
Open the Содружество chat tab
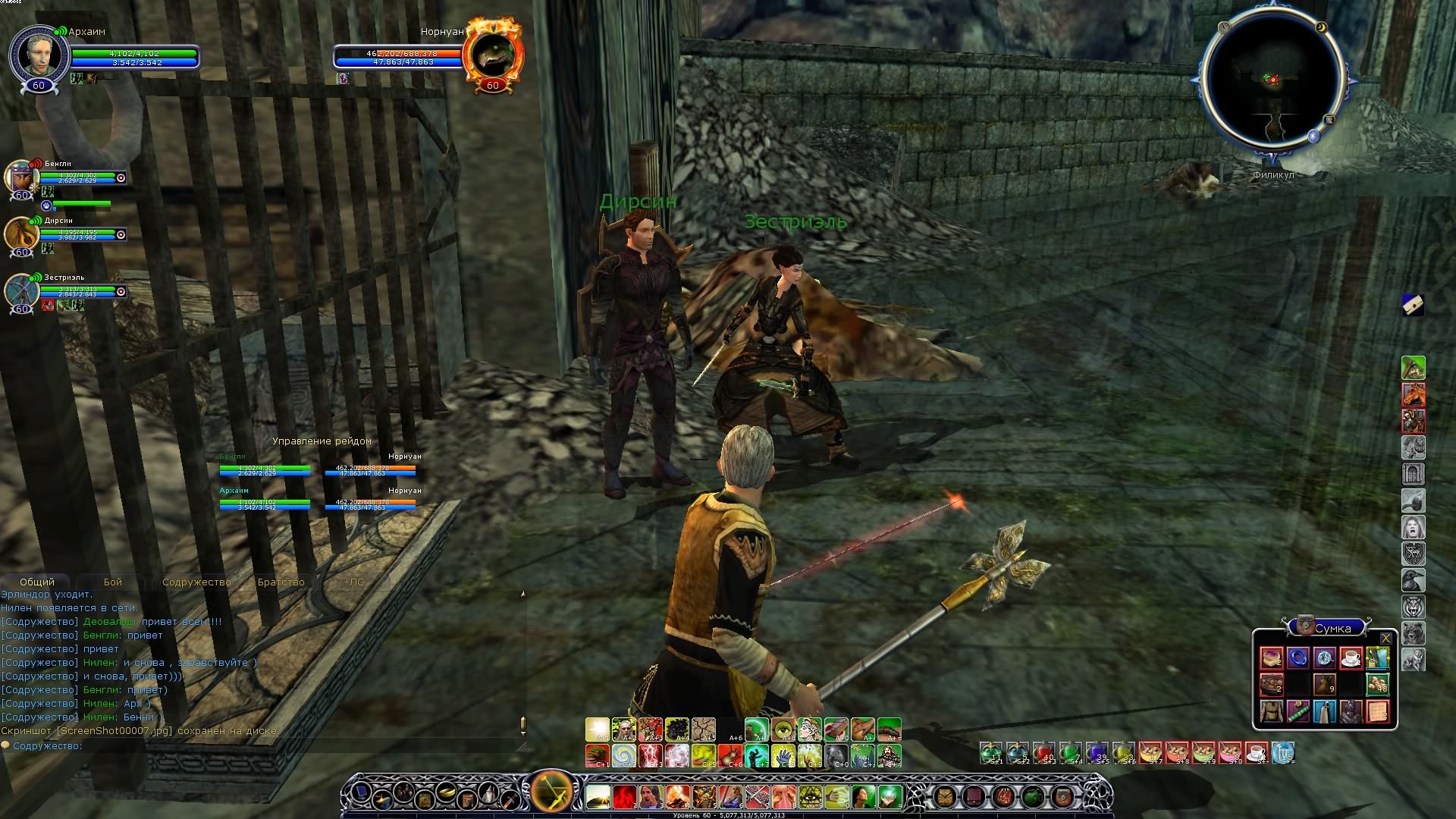[196, 582]
